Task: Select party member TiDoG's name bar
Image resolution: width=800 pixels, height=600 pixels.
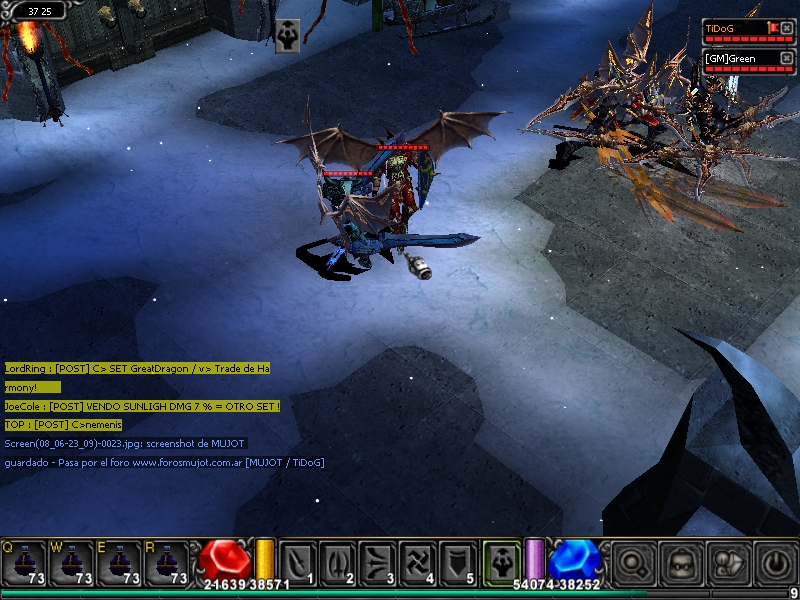Action: (x=734, y=29)
